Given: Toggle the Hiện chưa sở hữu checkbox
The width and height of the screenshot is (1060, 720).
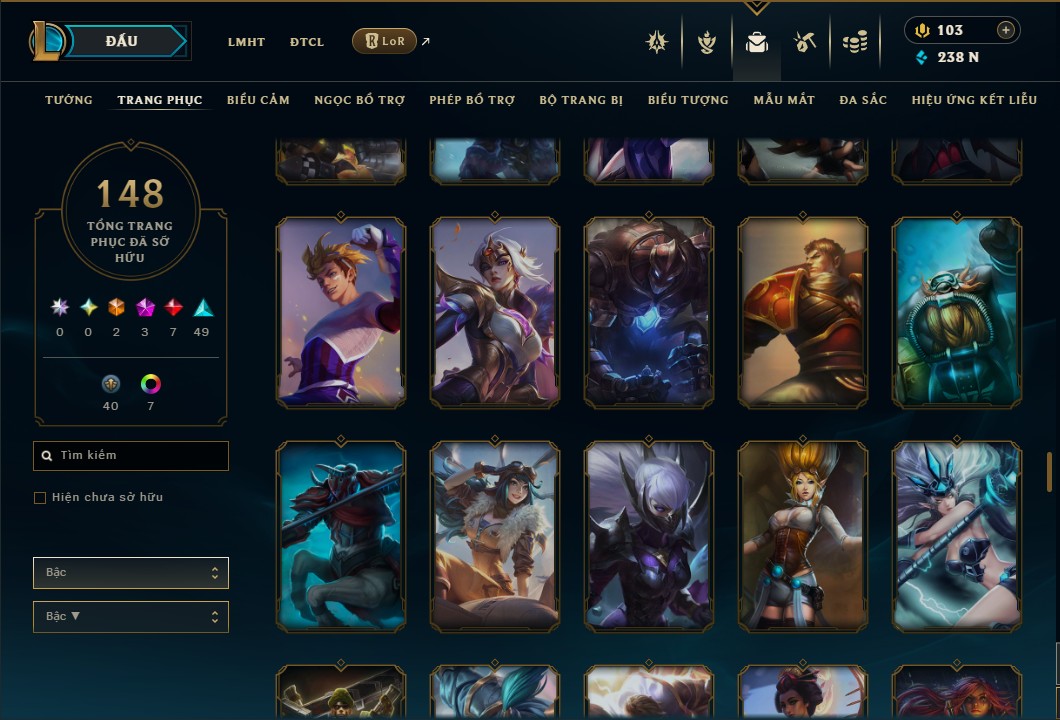Looking at the screenshot, I should coord(40,498).
